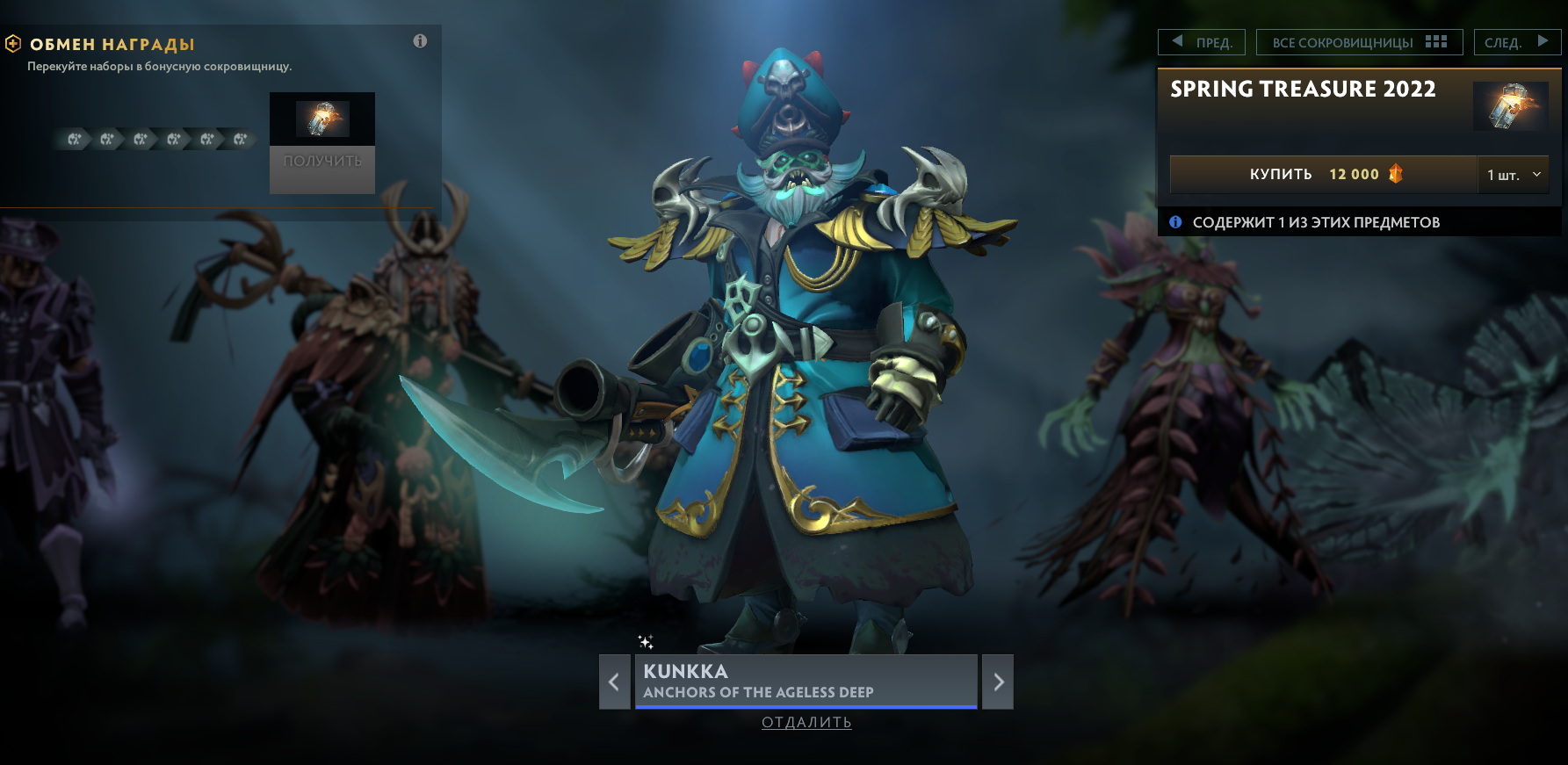The width and height of the screenshot is (1568, 765).
Task: Click right chevron to view next hero set
Action: click(997, 682)
